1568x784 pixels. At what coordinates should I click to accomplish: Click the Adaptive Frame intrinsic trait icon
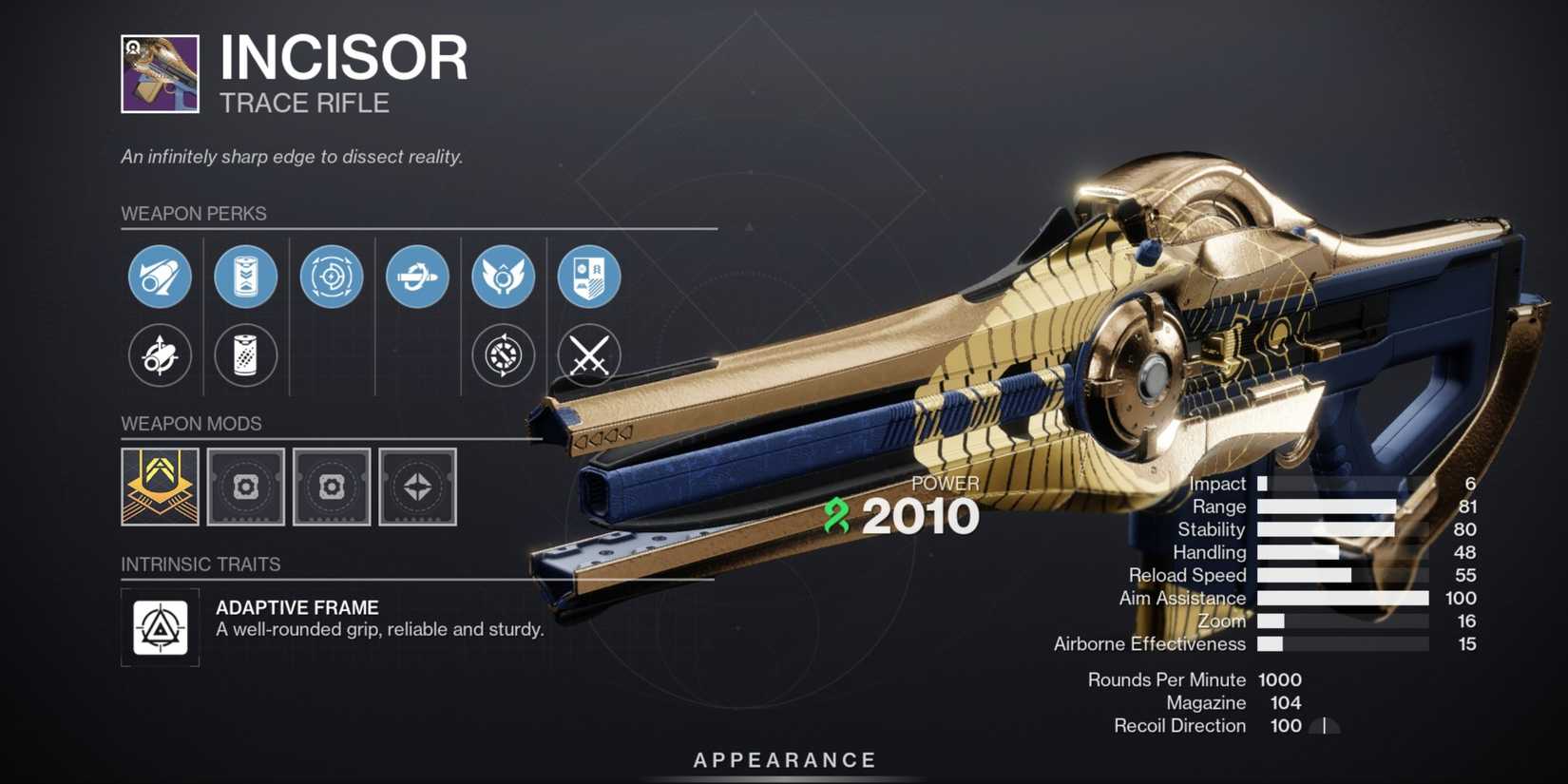coord(159,628)
